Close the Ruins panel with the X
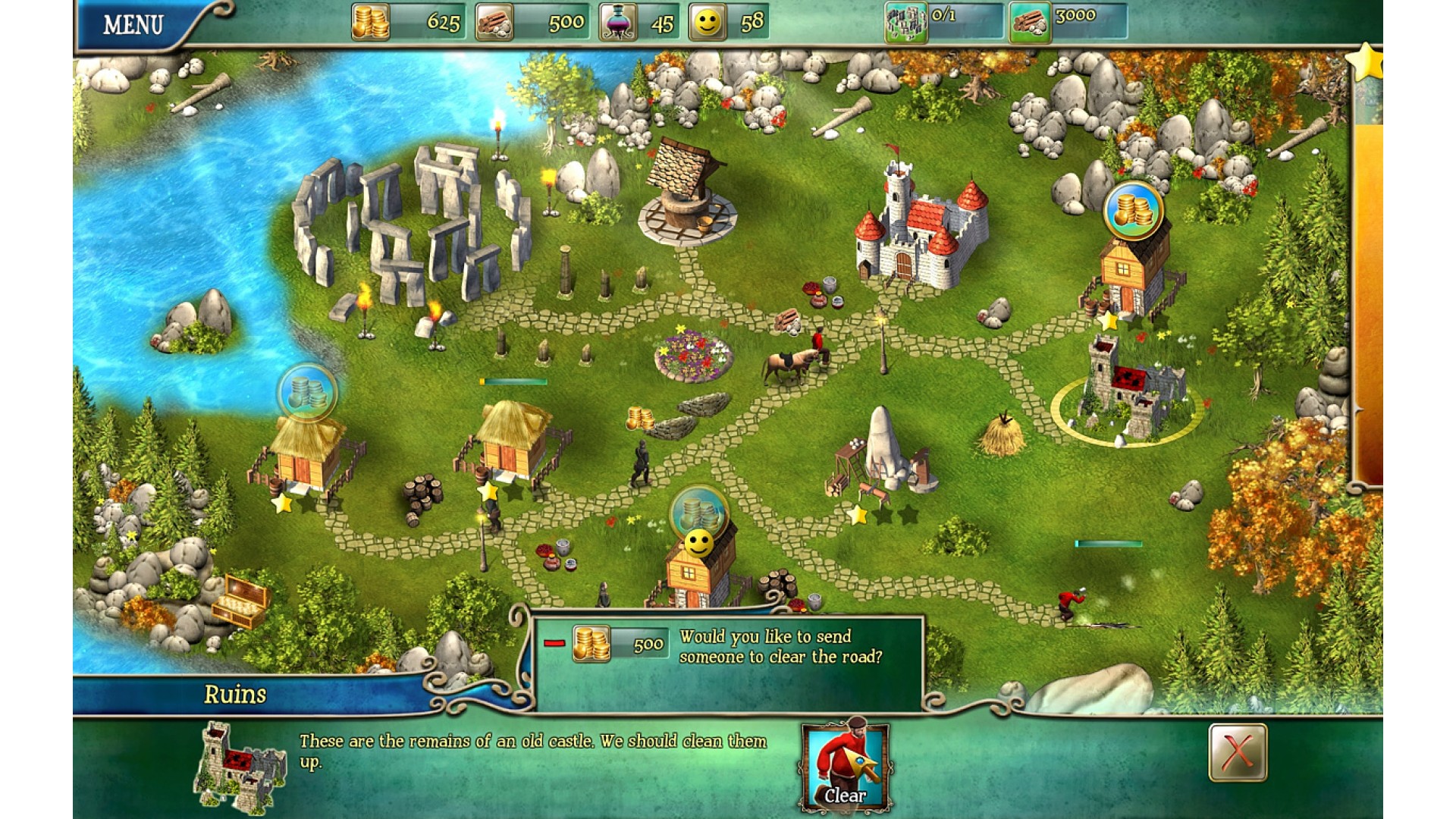This screenshot has height=819, width=1456. (x=1237, y=752)
